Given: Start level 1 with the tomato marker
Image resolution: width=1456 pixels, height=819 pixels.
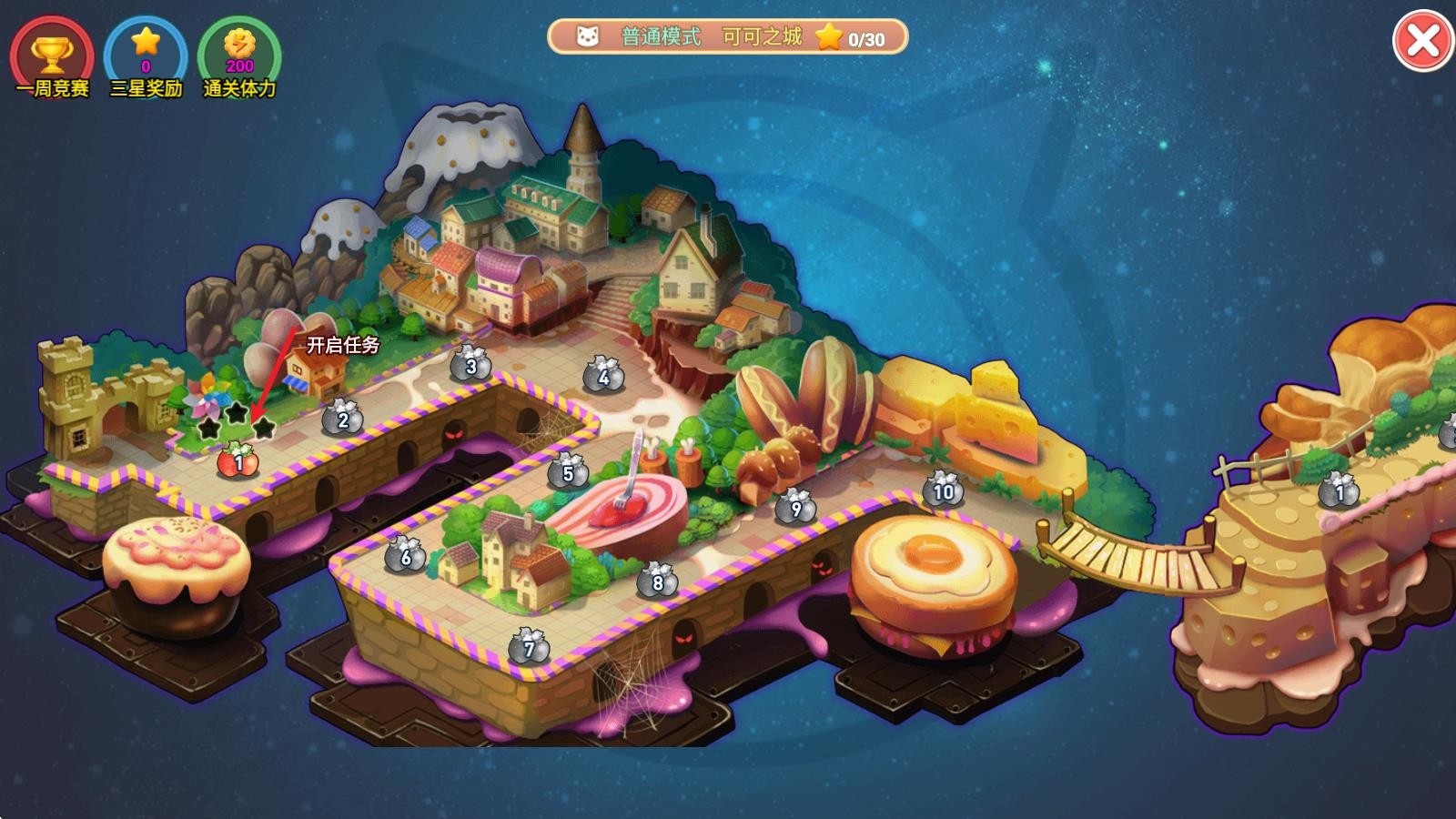Looking at the screenshot, I should (238, 460).
